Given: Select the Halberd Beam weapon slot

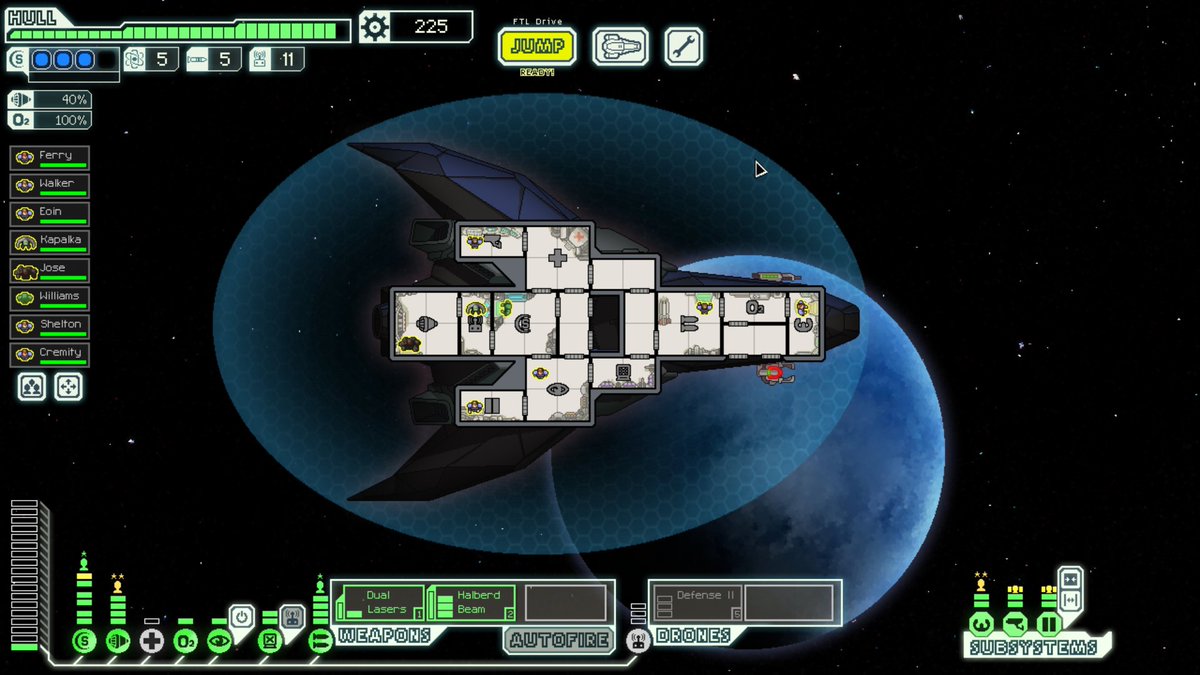Looking at the screenshot, I should point(472,603).
